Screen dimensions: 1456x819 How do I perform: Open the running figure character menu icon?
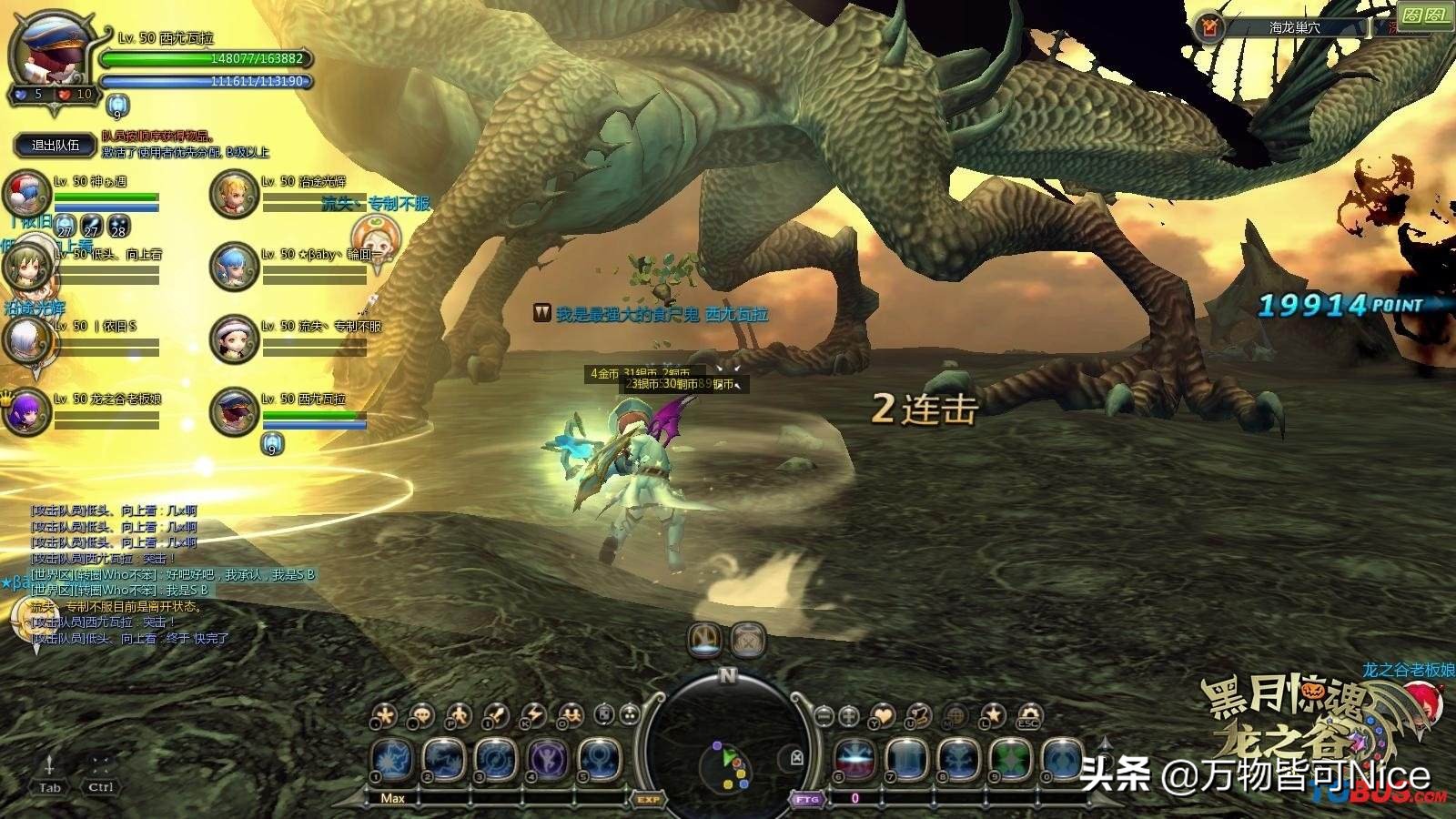pyautogui.click(x=459, y=716)
